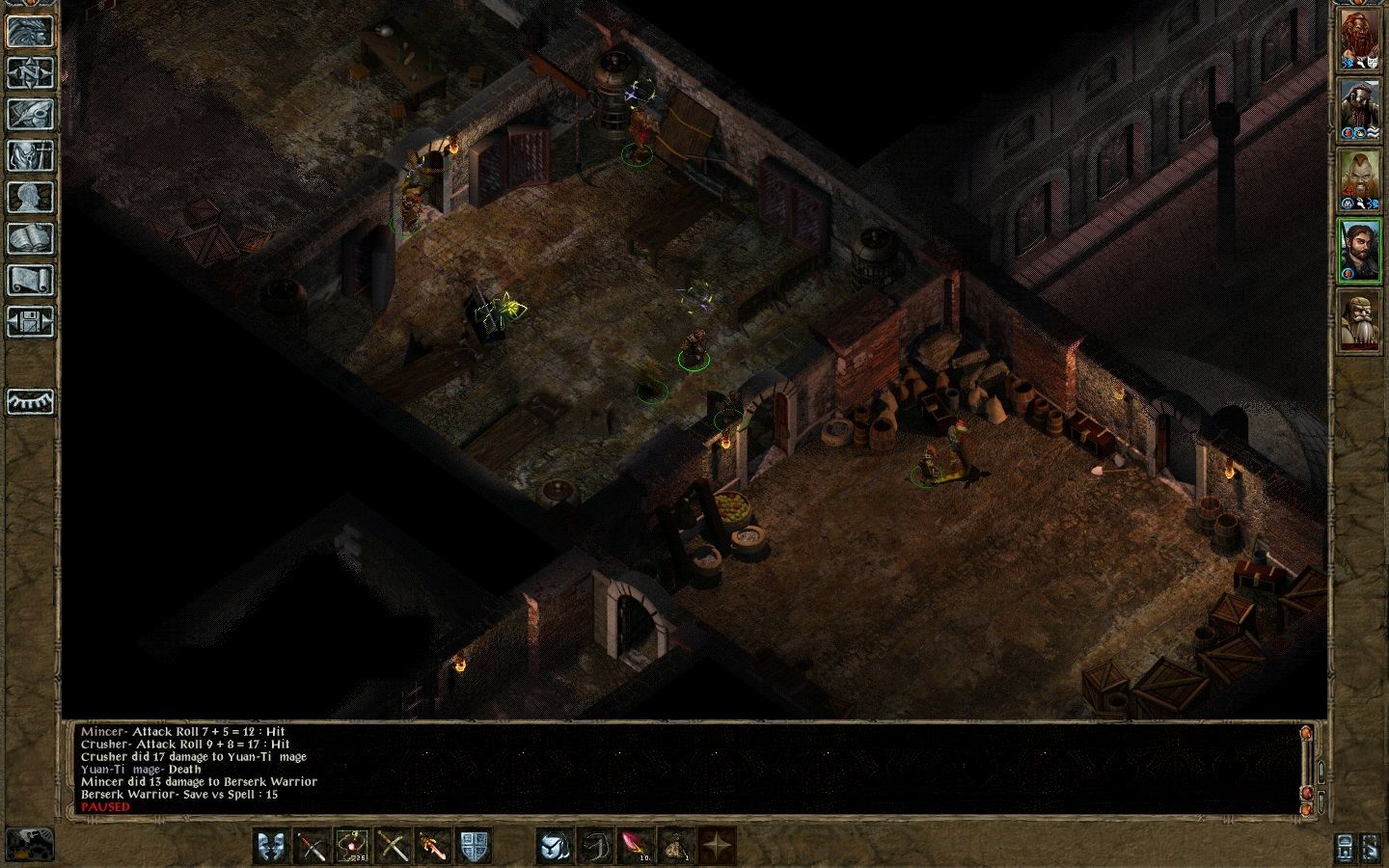Choose the mohawk dwarf portrait
Image resolution: width=1389 pixels, height=868 pixels.
click(x=1359, y=182)
